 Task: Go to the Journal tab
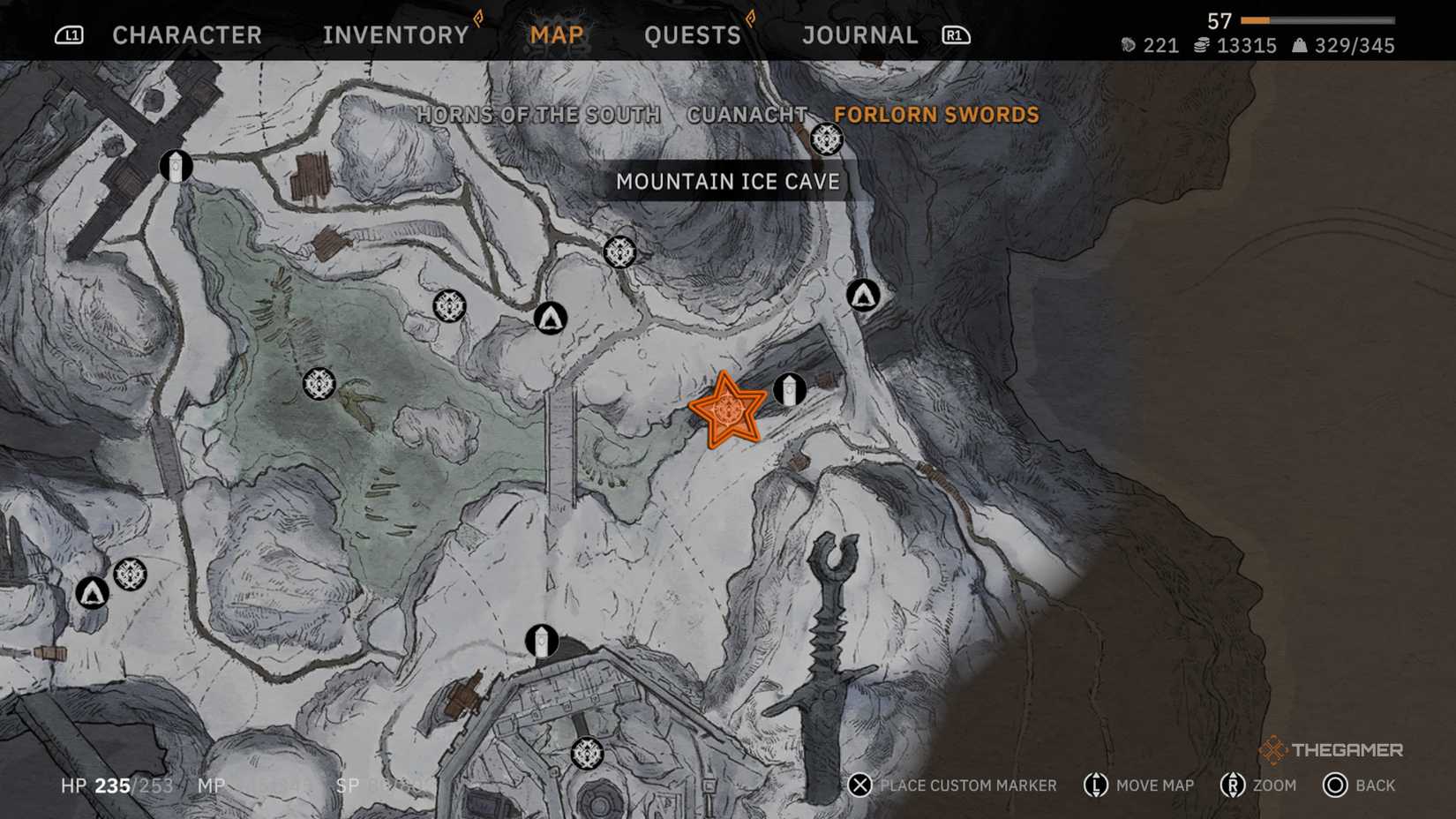(x=860, y=35)
